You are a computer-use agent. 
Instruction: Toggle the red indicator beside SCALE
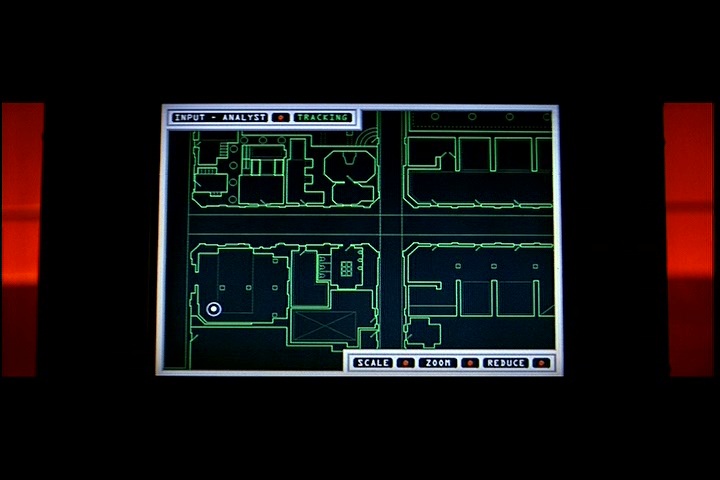405,363
